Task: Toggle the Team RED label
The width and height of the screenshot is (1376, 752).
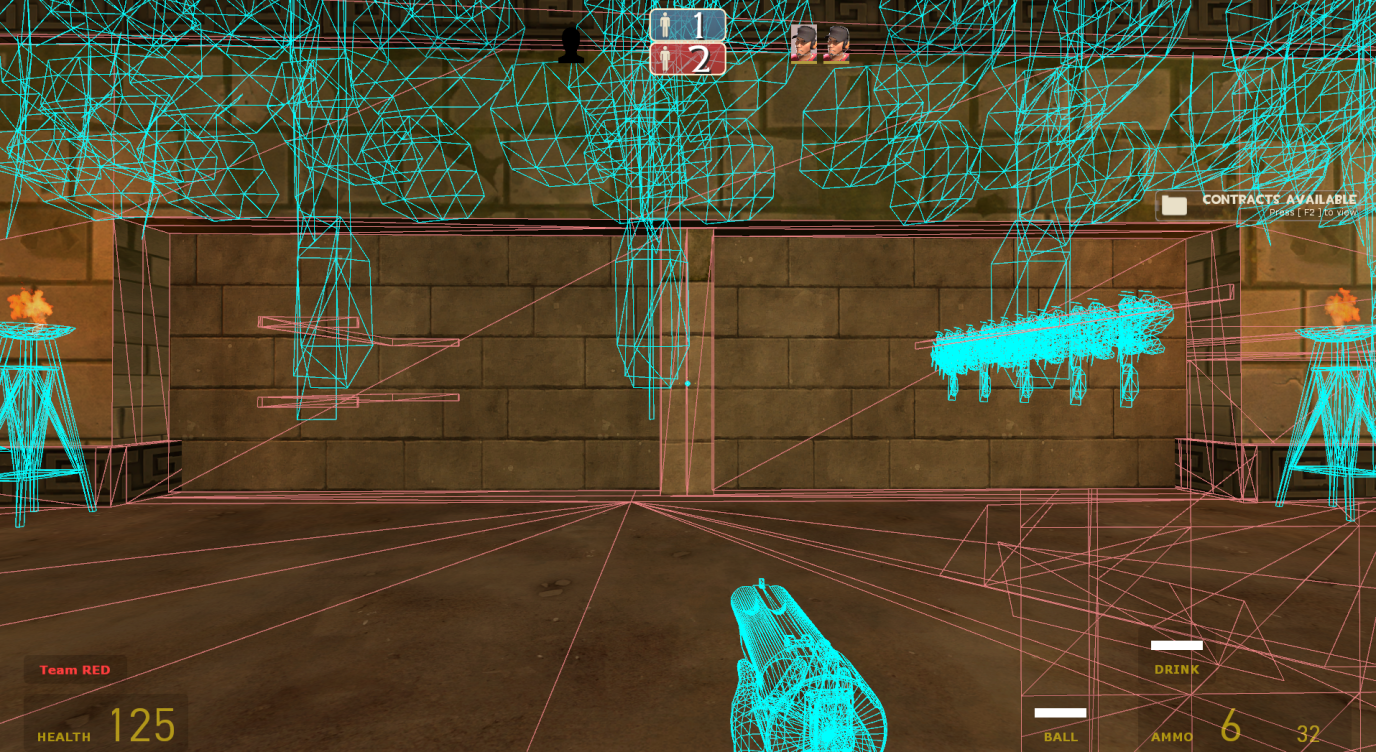Action: click(74, 669)
